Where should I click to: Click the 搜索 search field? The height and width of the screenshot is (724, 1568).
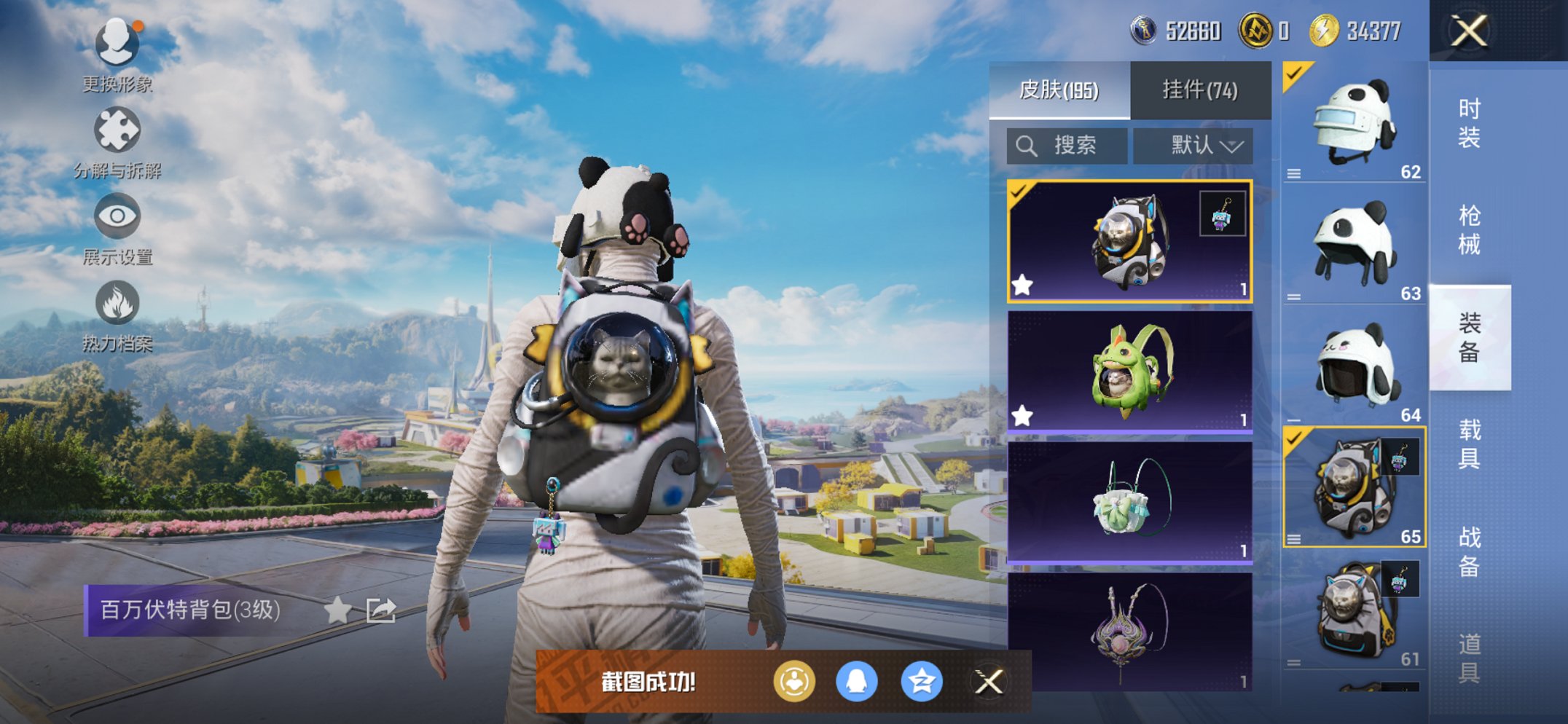click(1067, 146)
